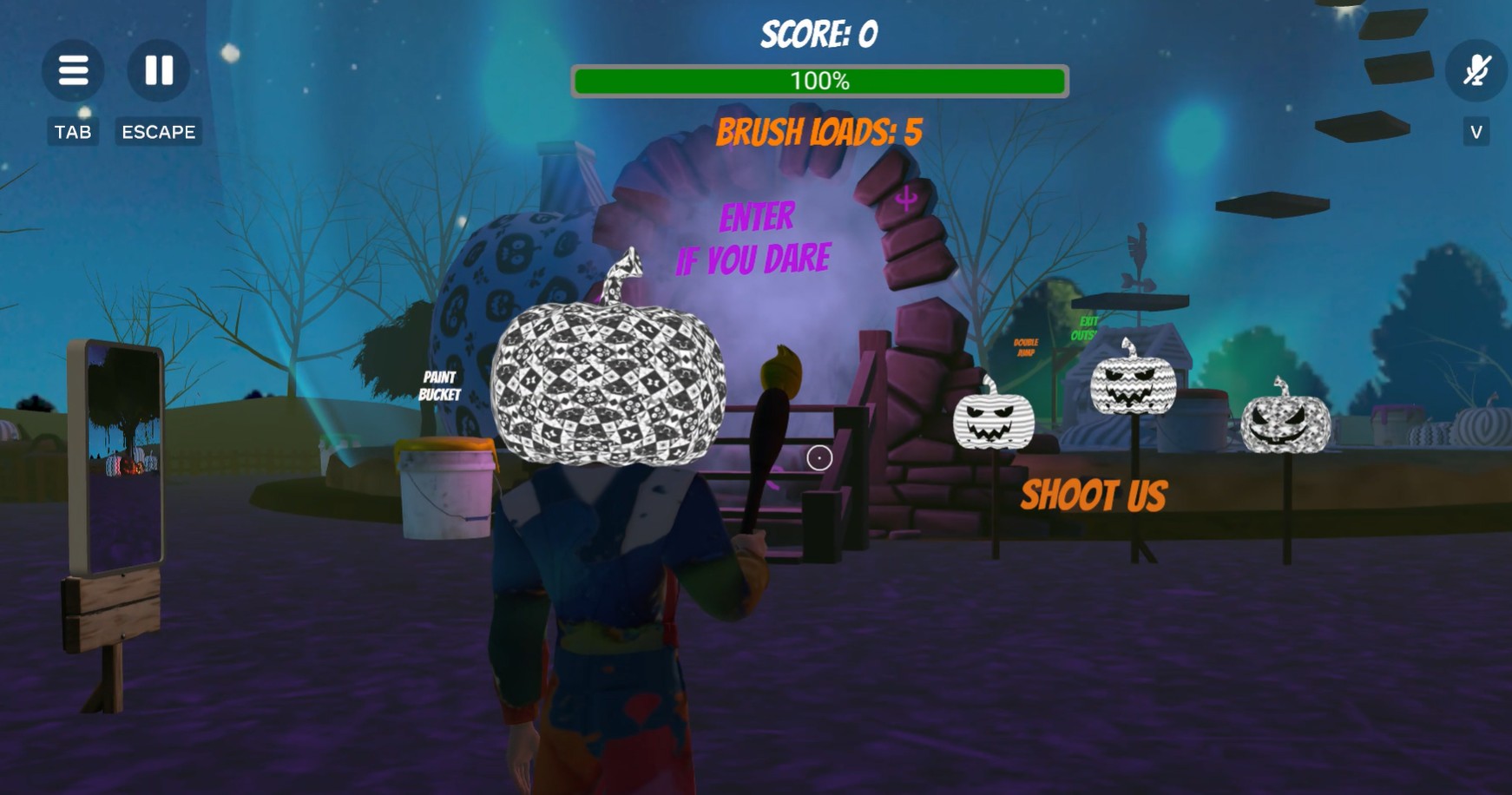
Task: Open the hamburger menu via TAB icon
Action: (x=73, y=70)
